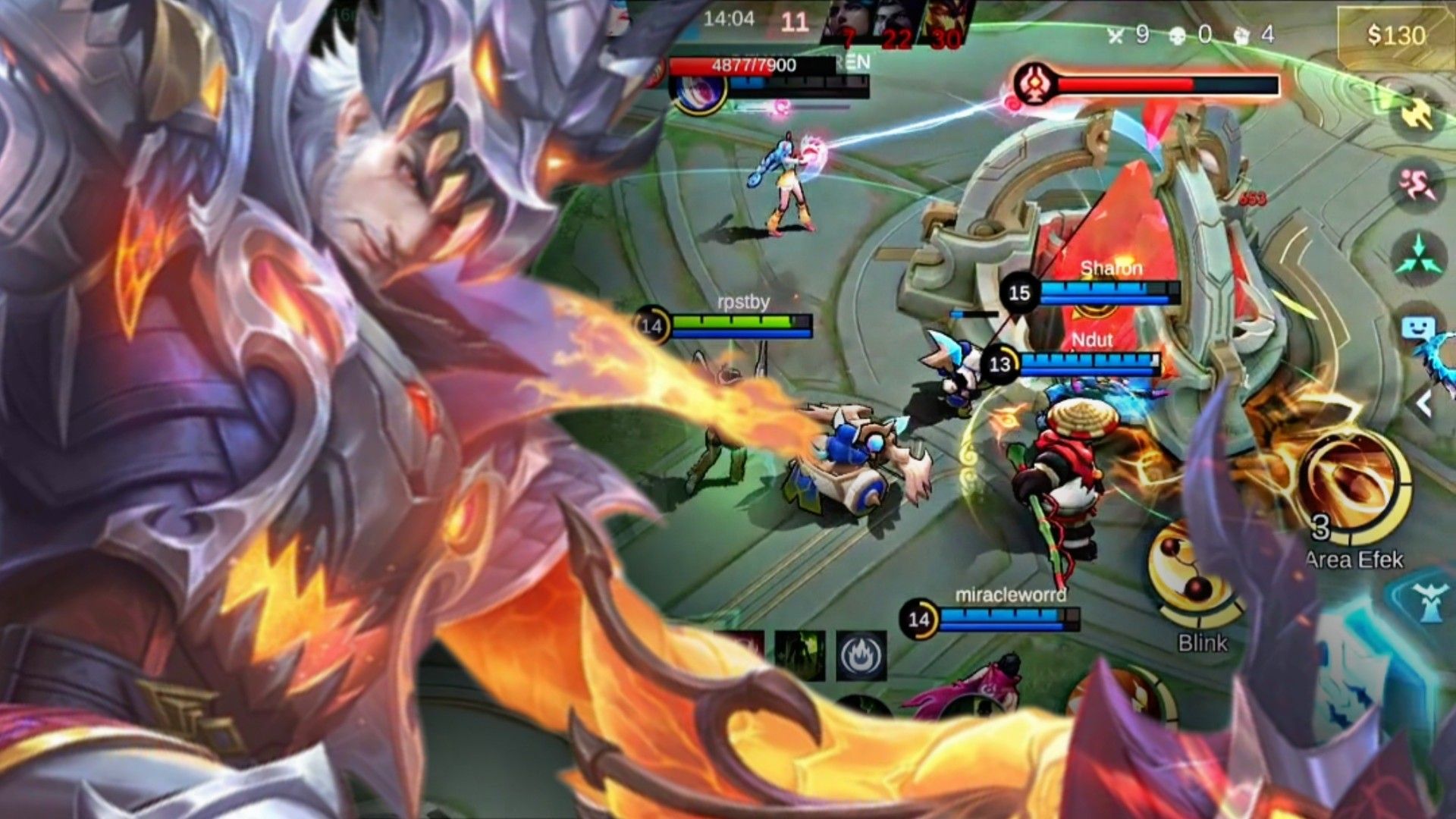Open the shop via the $130 gold button
This screenshot has height=819, width=1456.
1395,35
